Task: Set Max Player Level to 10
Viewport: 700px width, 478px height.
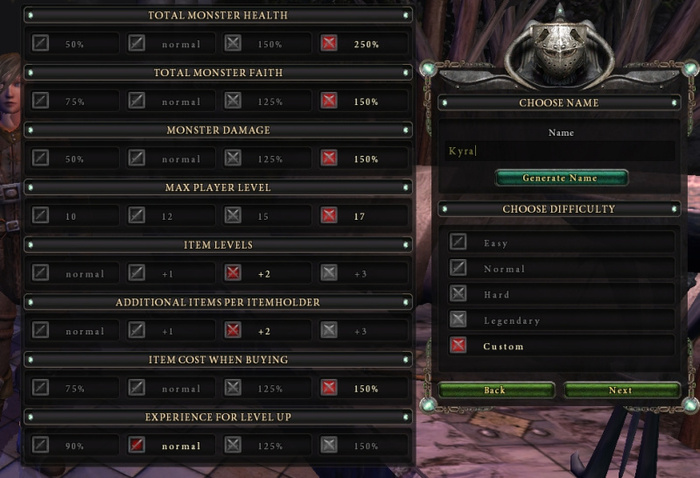Action: (40, 215)
